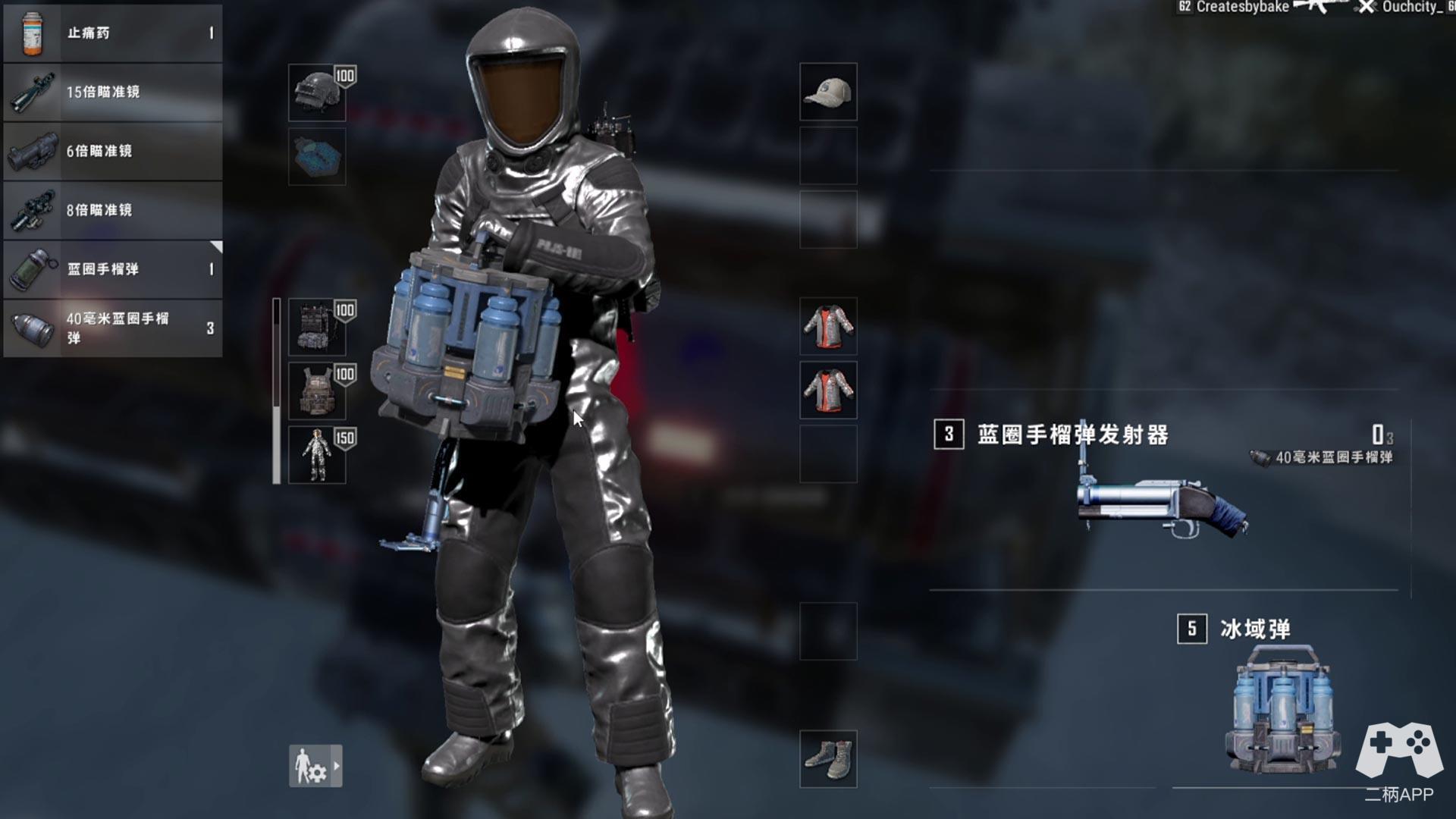Choose the equipped armor vest slot
This screenshot has height=819, width=1456.
[x=317, y=391]
